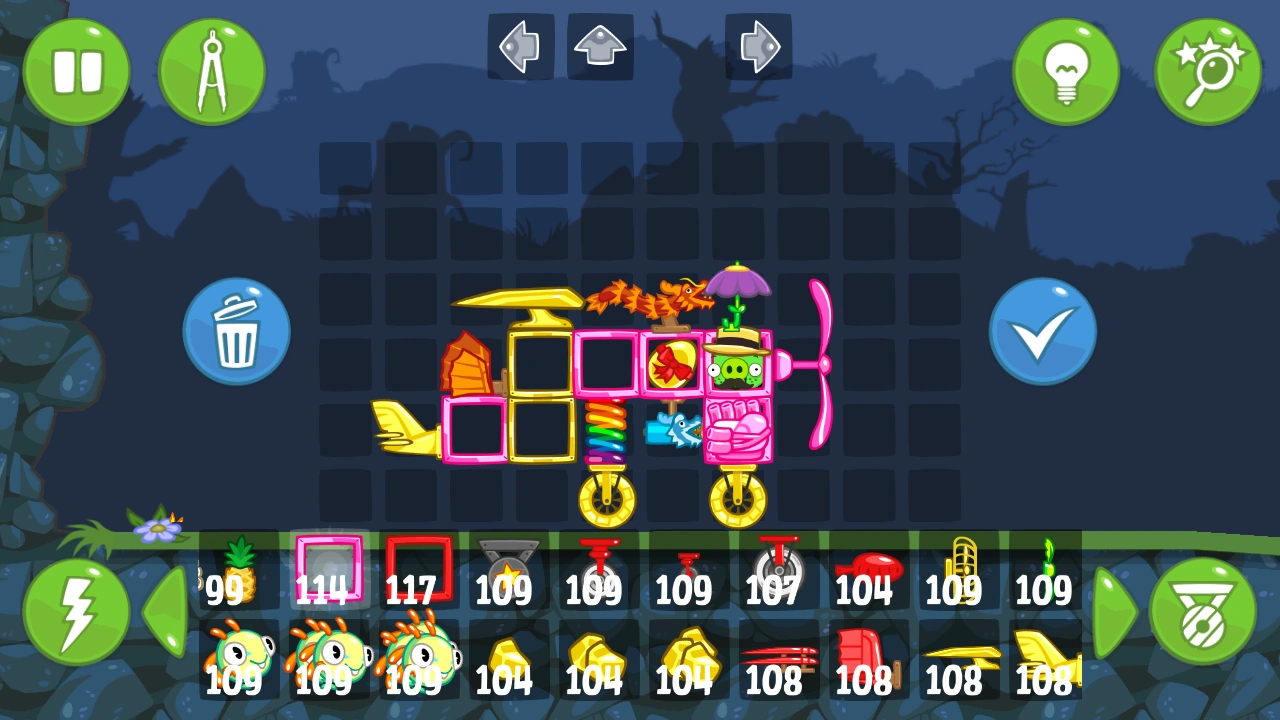This screenshot has height=720, width=1280.
Task: Clear the vehicle with the trash can
Action: click(236, 330)
